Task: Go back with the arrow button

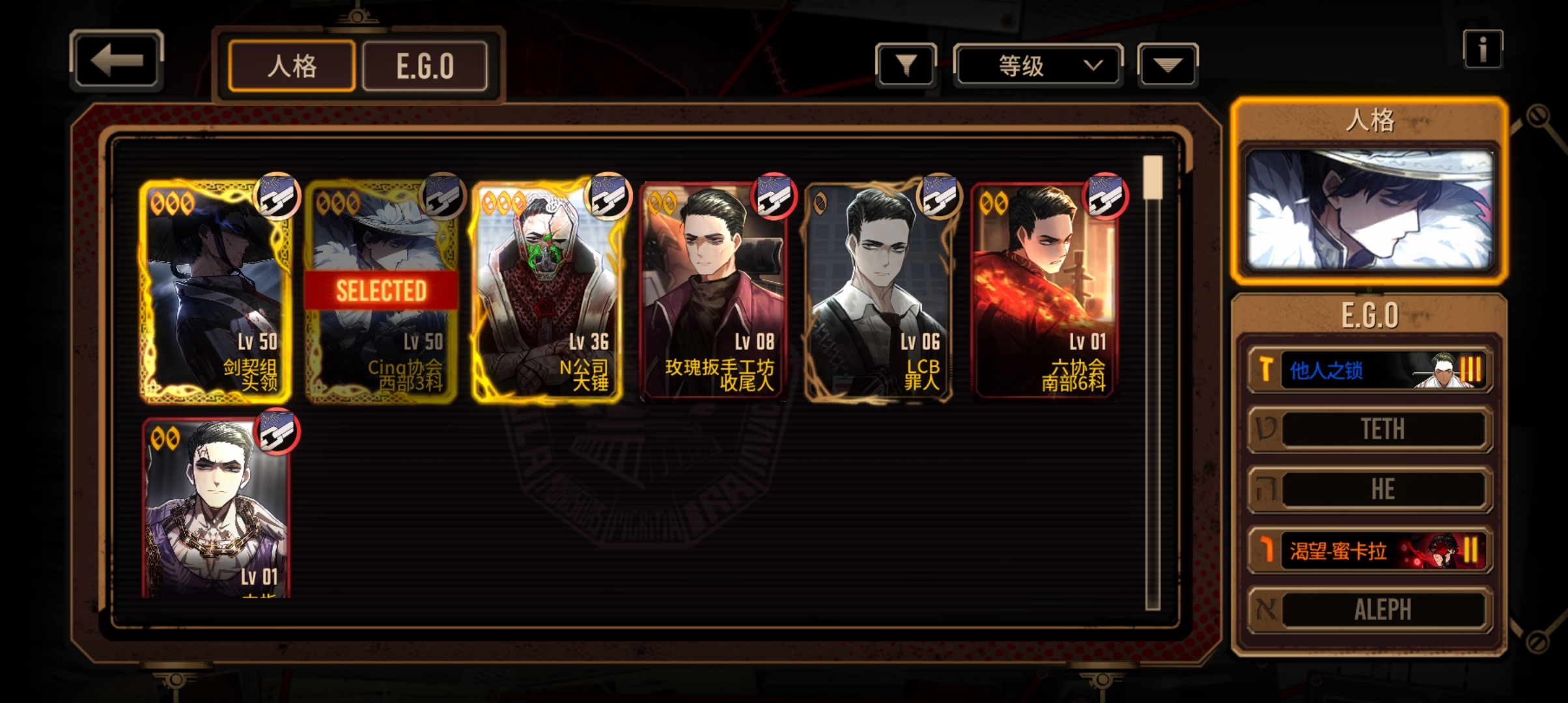Action: pos(116,61)
